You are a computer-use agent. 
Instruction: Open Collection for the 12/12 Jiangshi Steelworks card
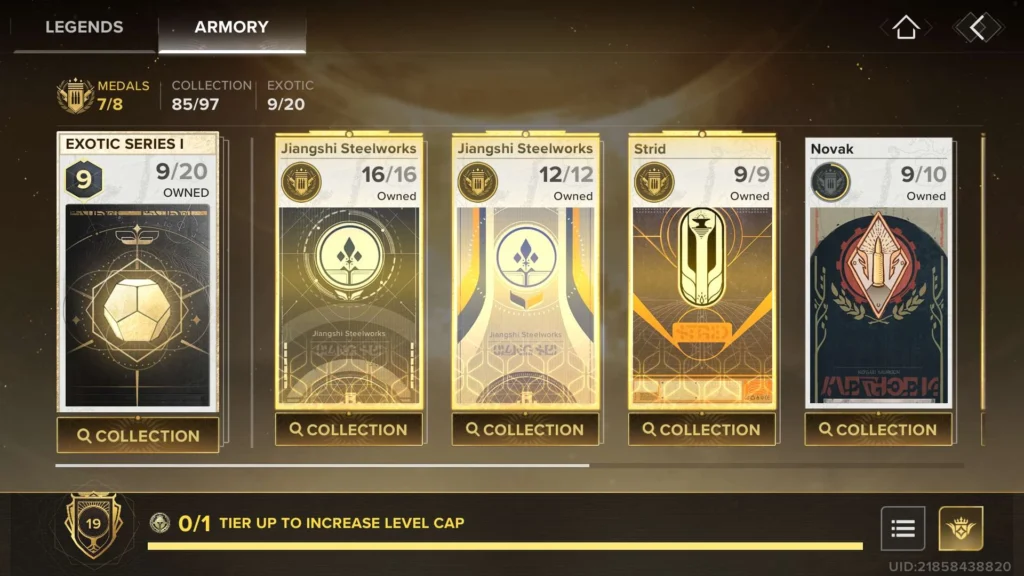point(525,430)
